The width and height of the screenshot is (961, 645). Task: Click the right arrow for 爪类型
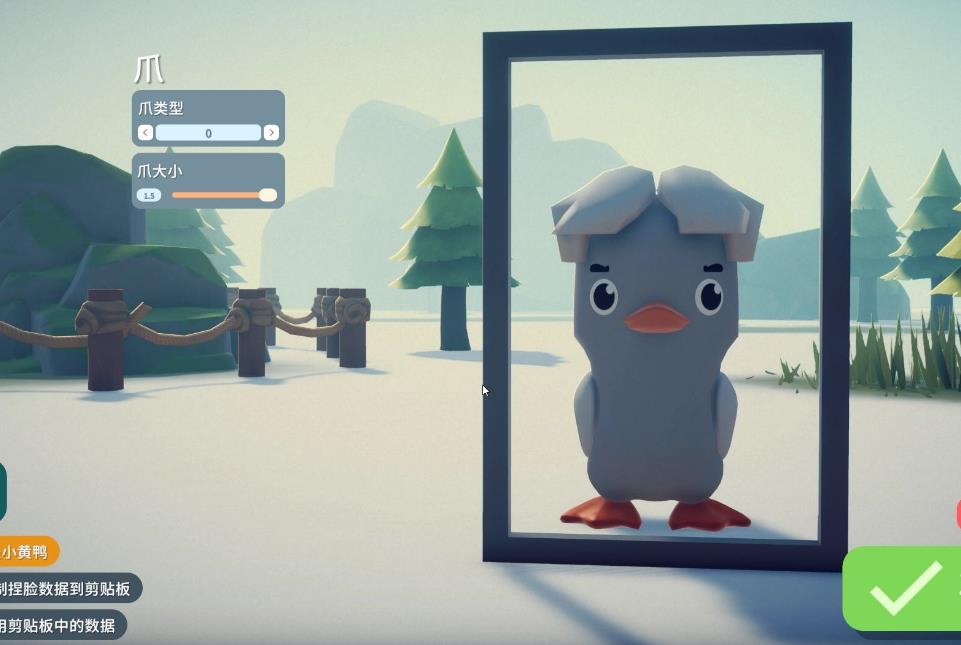[271, 133]
